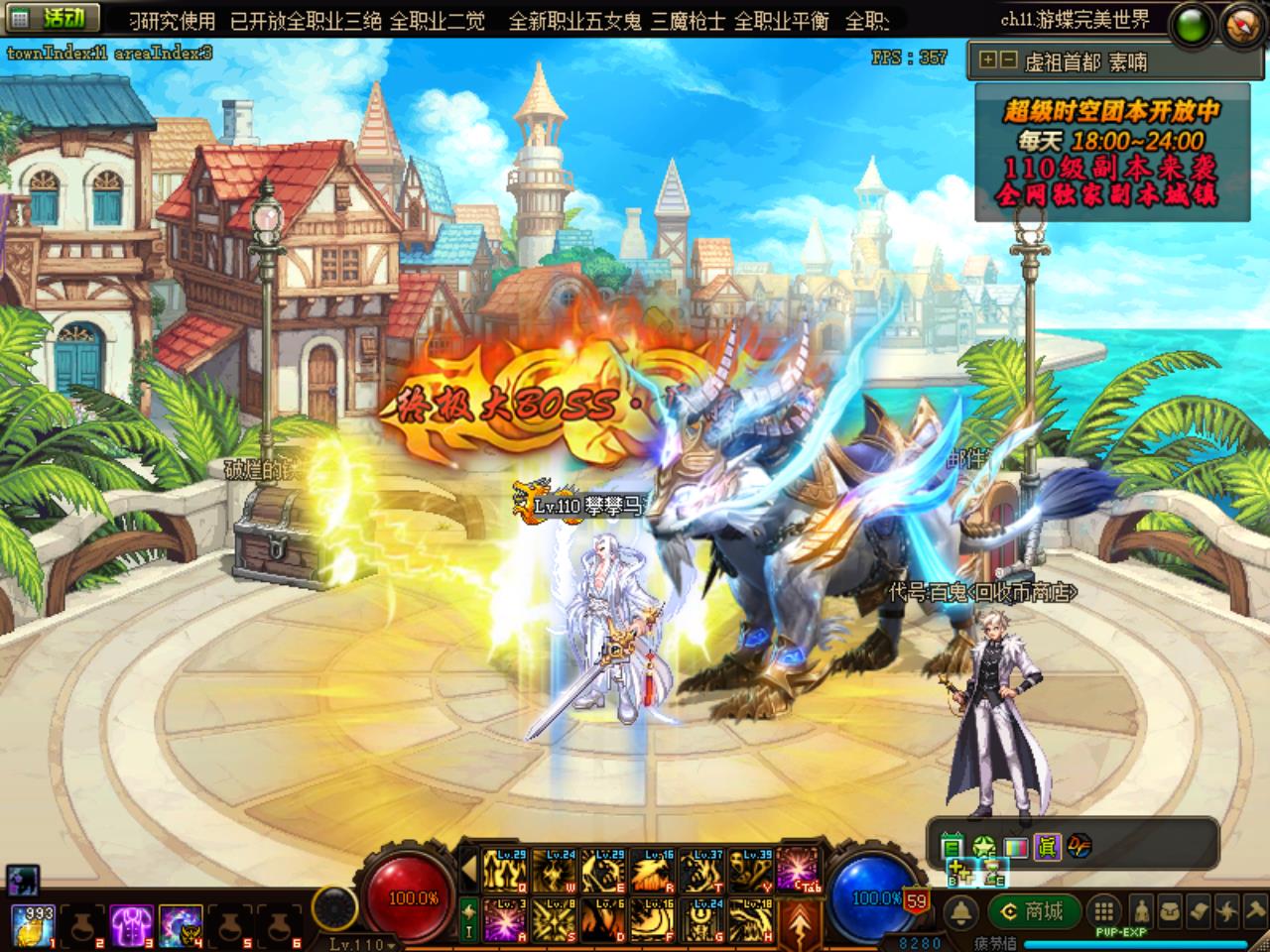
Task: Use the 993-count item in quick slot 1
Action: [31, 926]
